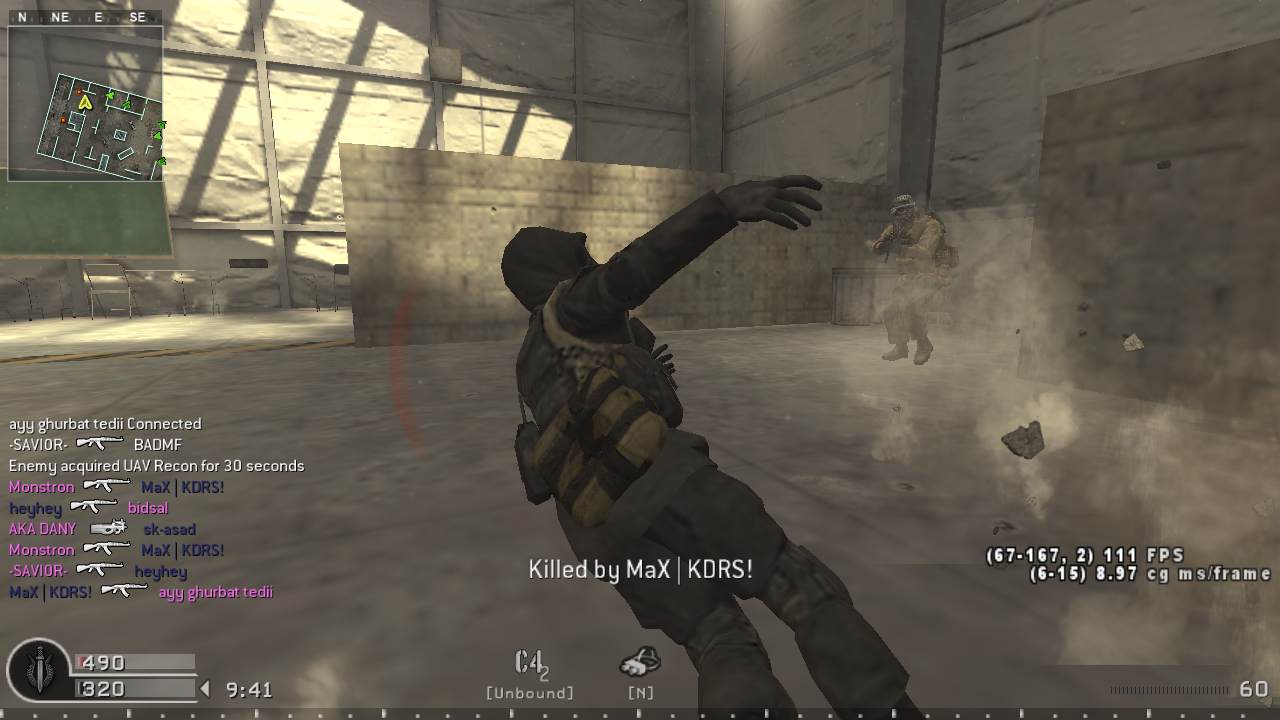
Task: Click the match timer showing 9:41
Action: (x=250, y=688)
